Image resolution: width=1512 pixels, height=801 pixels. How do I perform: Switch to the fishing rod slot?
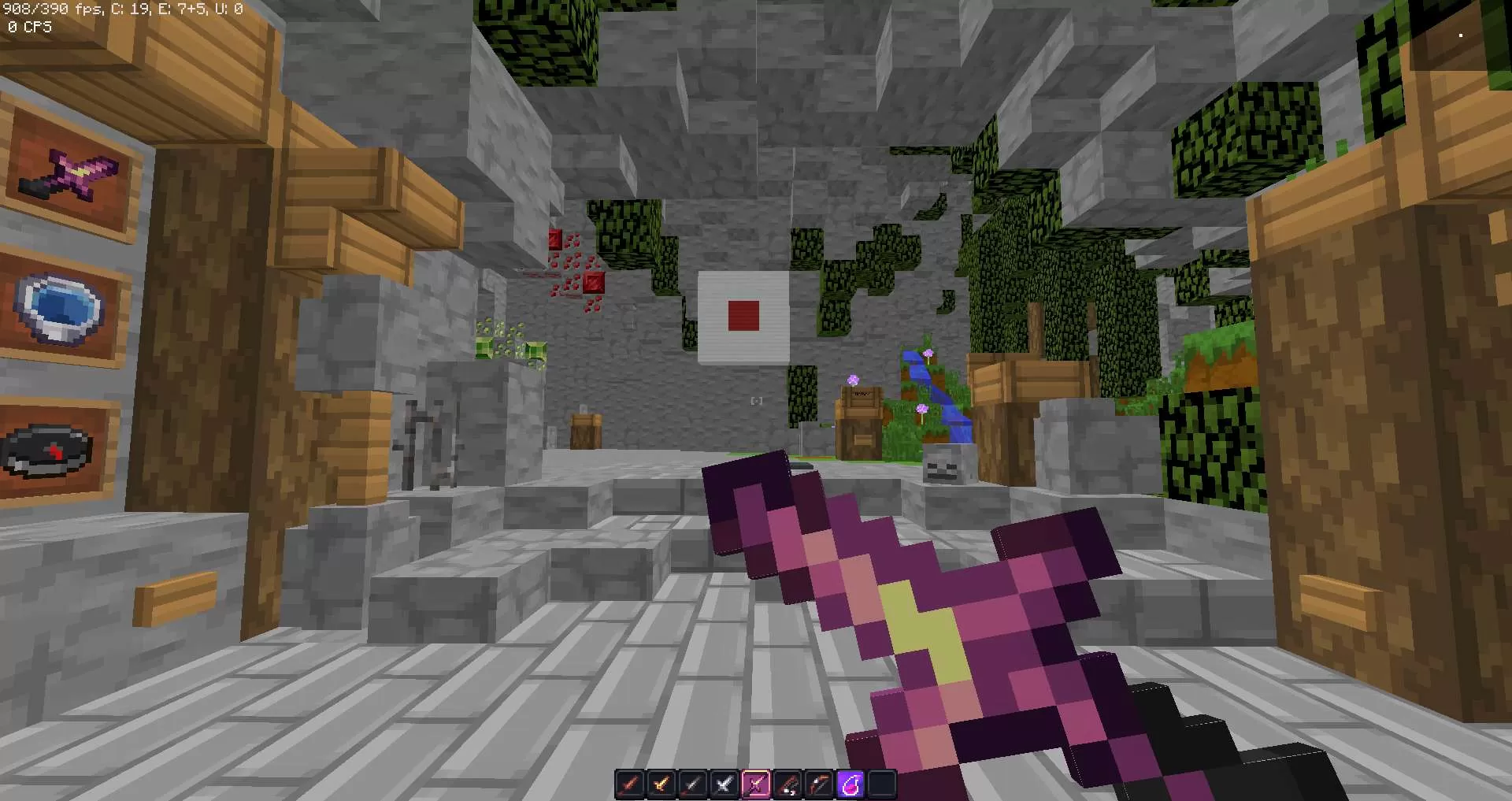[x=787, y=784]
